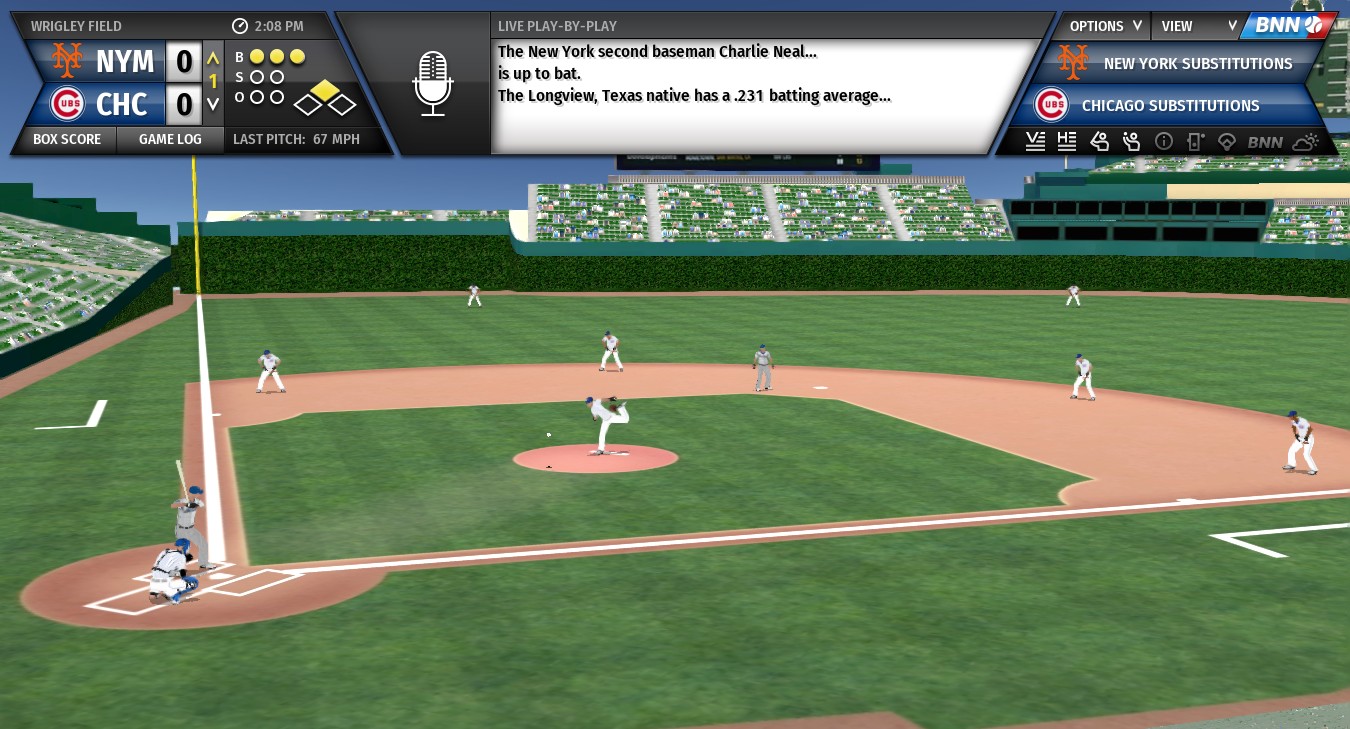Open Chicago Substitutions
Viewport: 1350px width, 729px height.
point(1170,105)
